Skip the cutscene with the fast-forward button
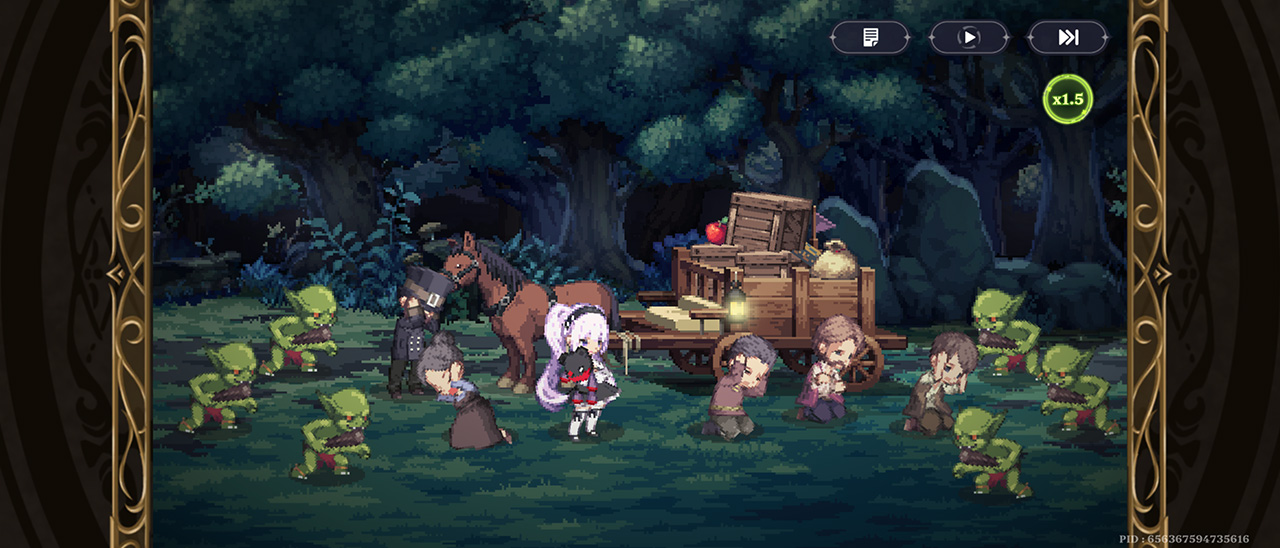The image size is (1280, 548). (1068, 38)
